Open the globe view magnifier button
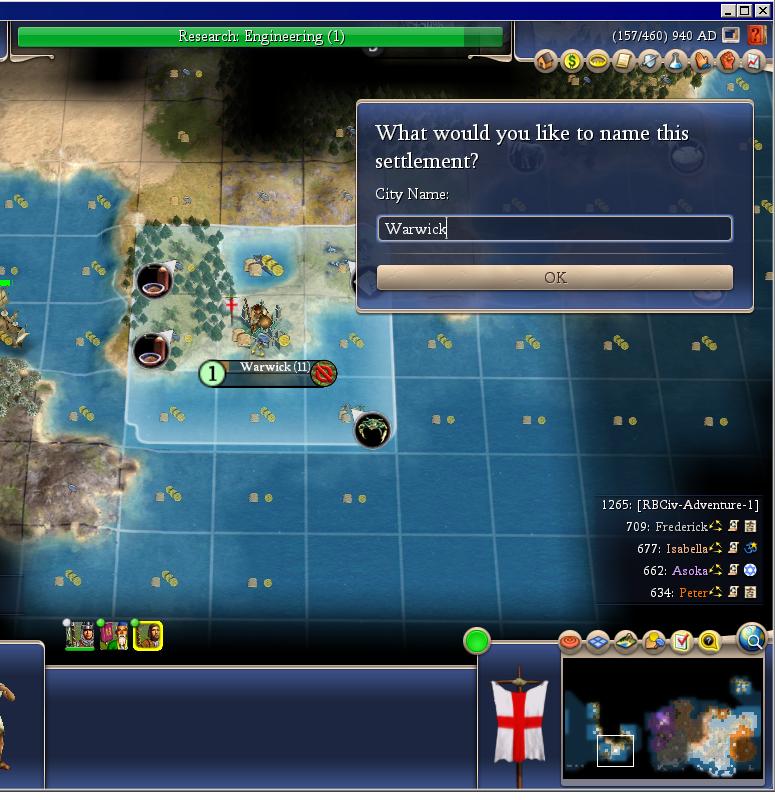The image size is (775, 800). pos(751,636)
